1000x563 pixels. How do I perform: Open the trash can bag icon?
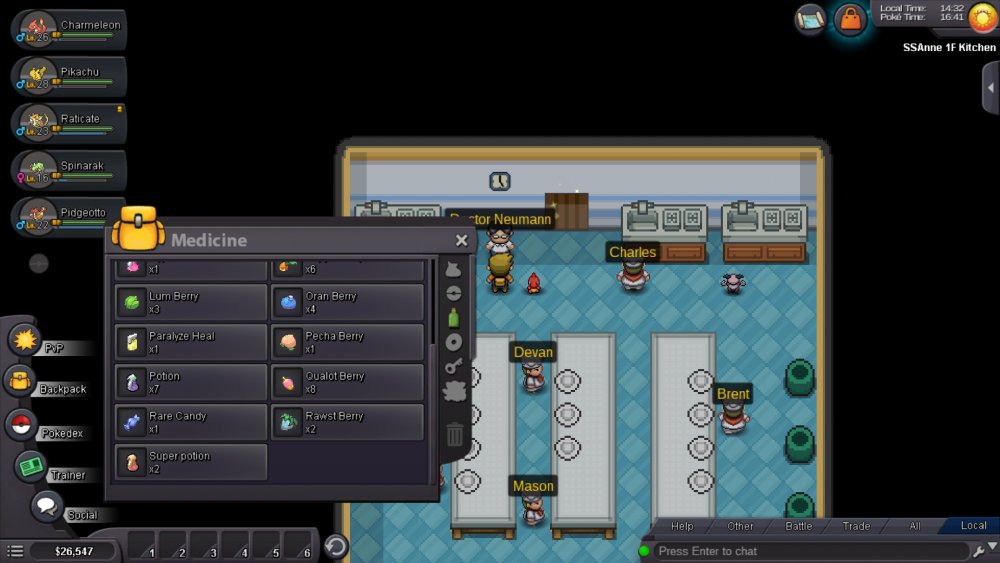coord(454,434)
